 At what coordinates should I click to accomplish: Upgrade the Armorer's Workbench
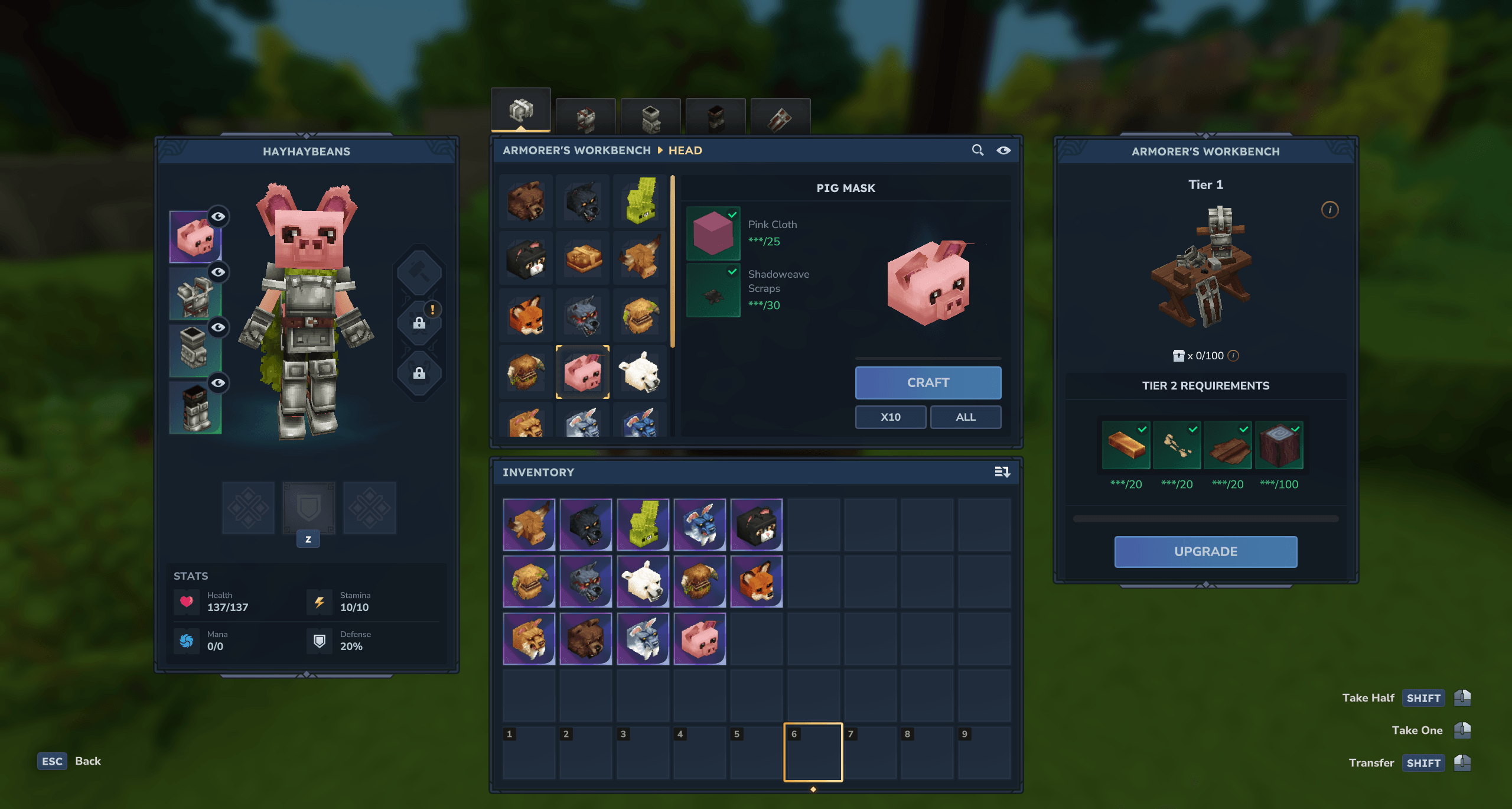tap(1205, 551)
